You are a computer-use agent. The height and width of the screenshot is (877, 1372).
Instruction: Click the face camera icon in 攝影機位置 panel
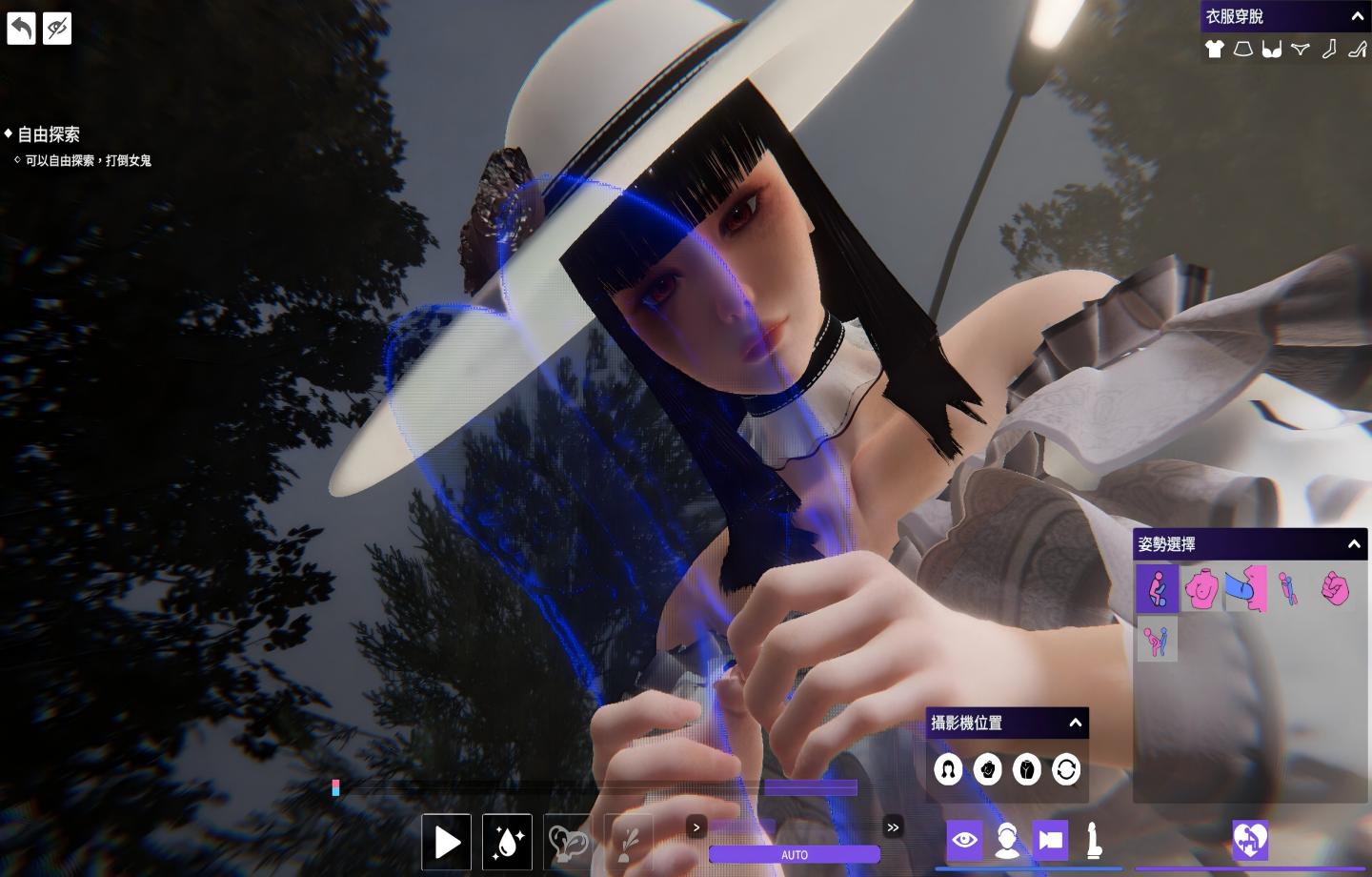click(x=949, y=769)
